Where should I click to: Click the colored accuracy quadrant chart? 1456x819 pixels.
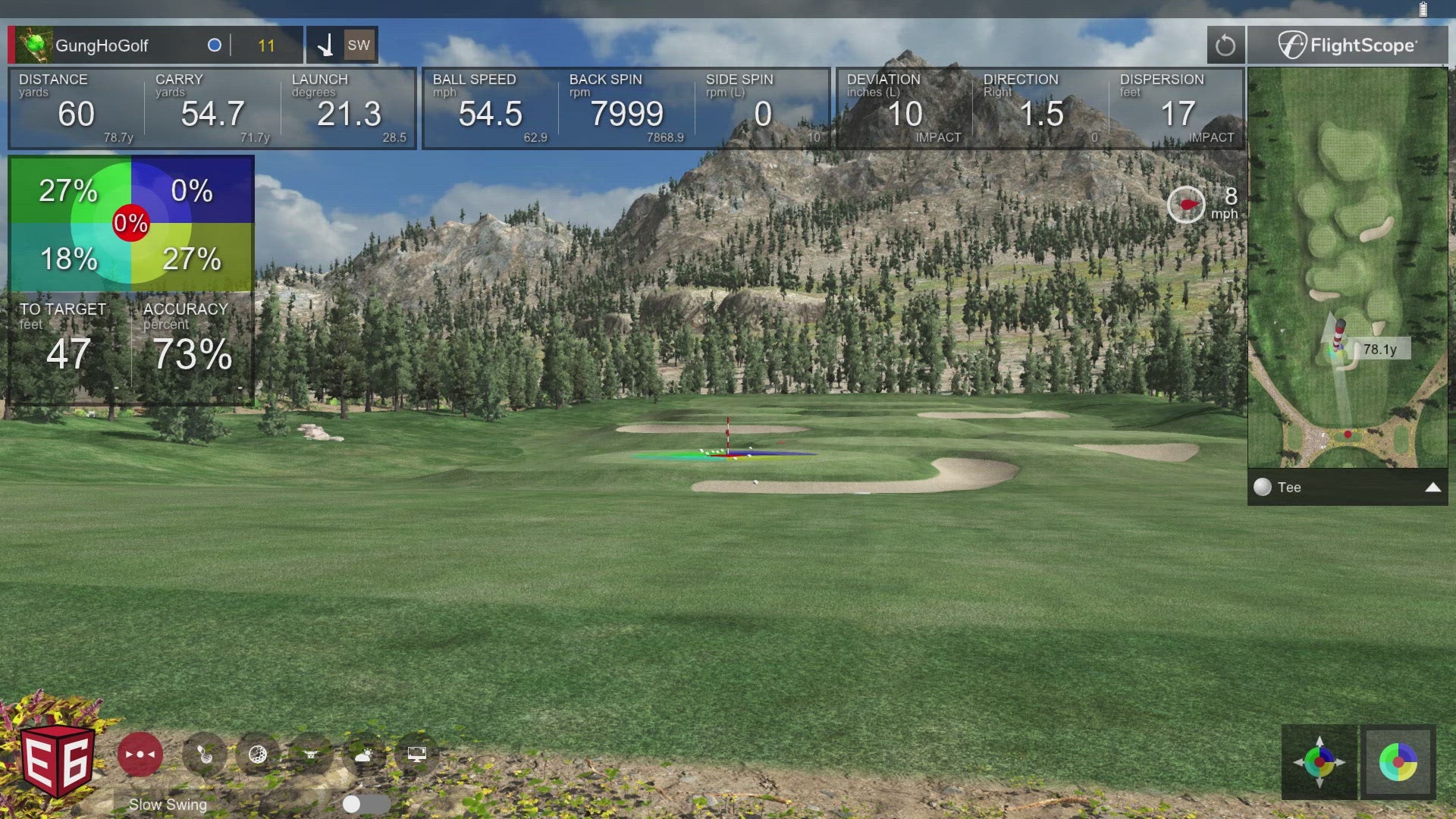coord(131,224)
